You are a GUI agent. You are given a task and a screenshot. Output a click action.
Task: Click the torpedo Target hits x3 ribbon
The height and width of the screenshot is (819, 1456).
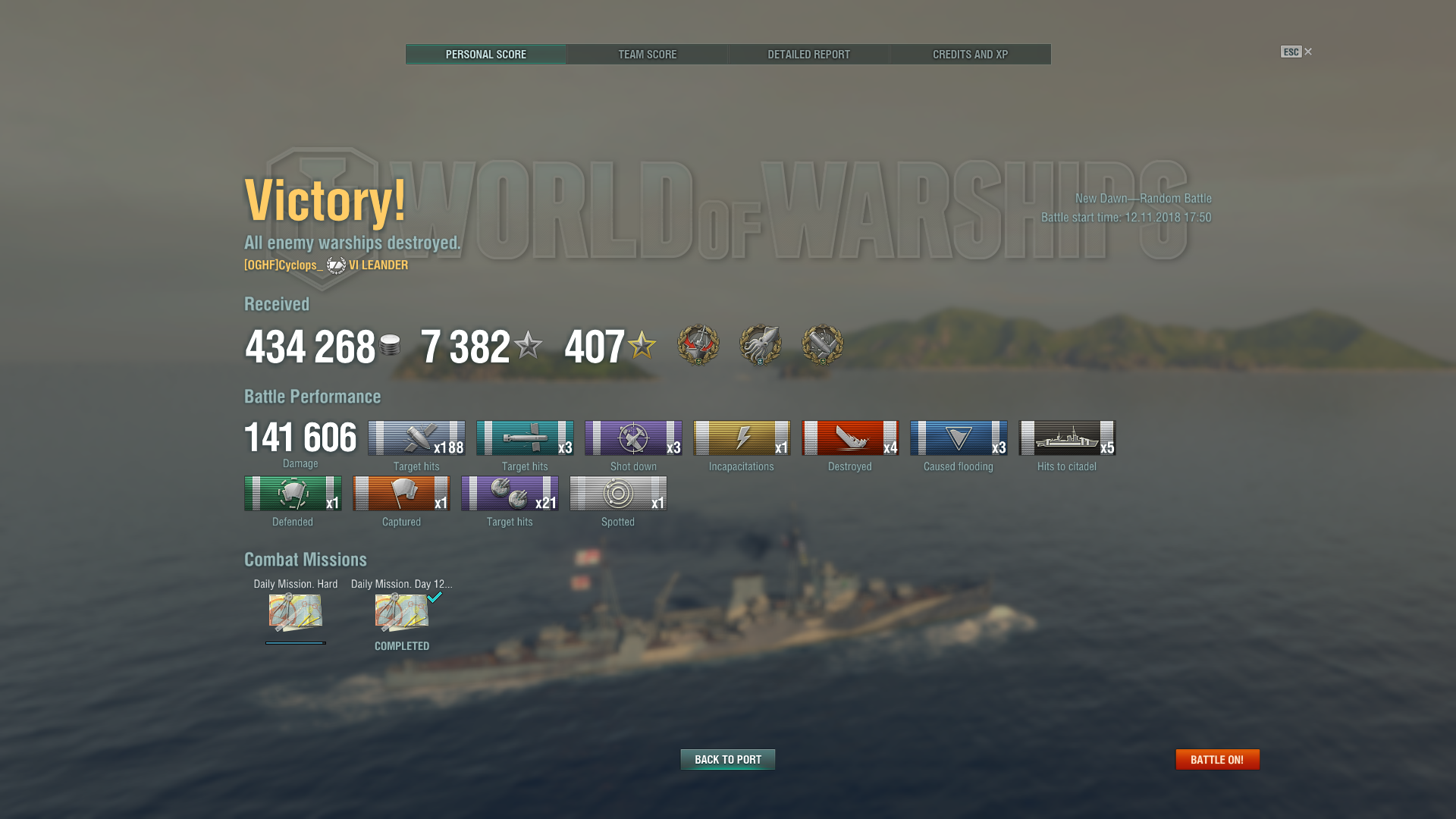coord(525,438)
